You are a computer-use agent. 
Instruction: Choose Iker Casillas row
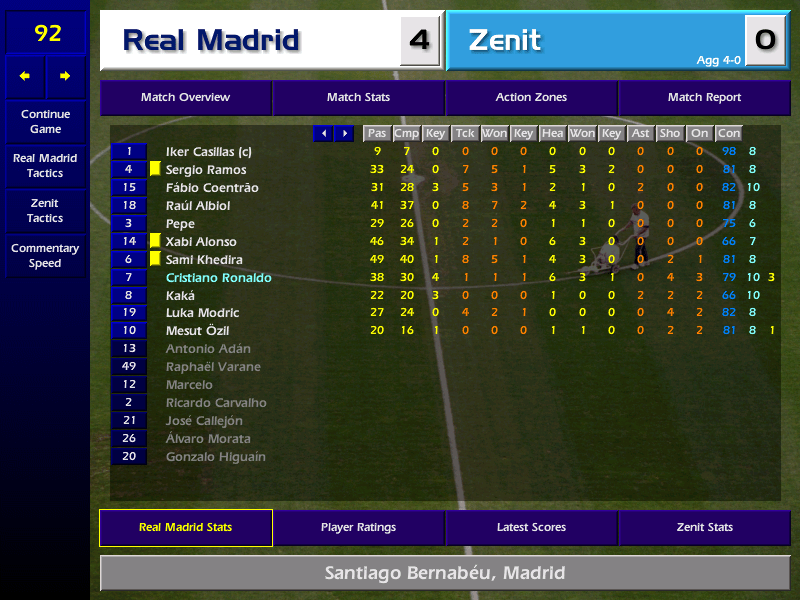208,152
